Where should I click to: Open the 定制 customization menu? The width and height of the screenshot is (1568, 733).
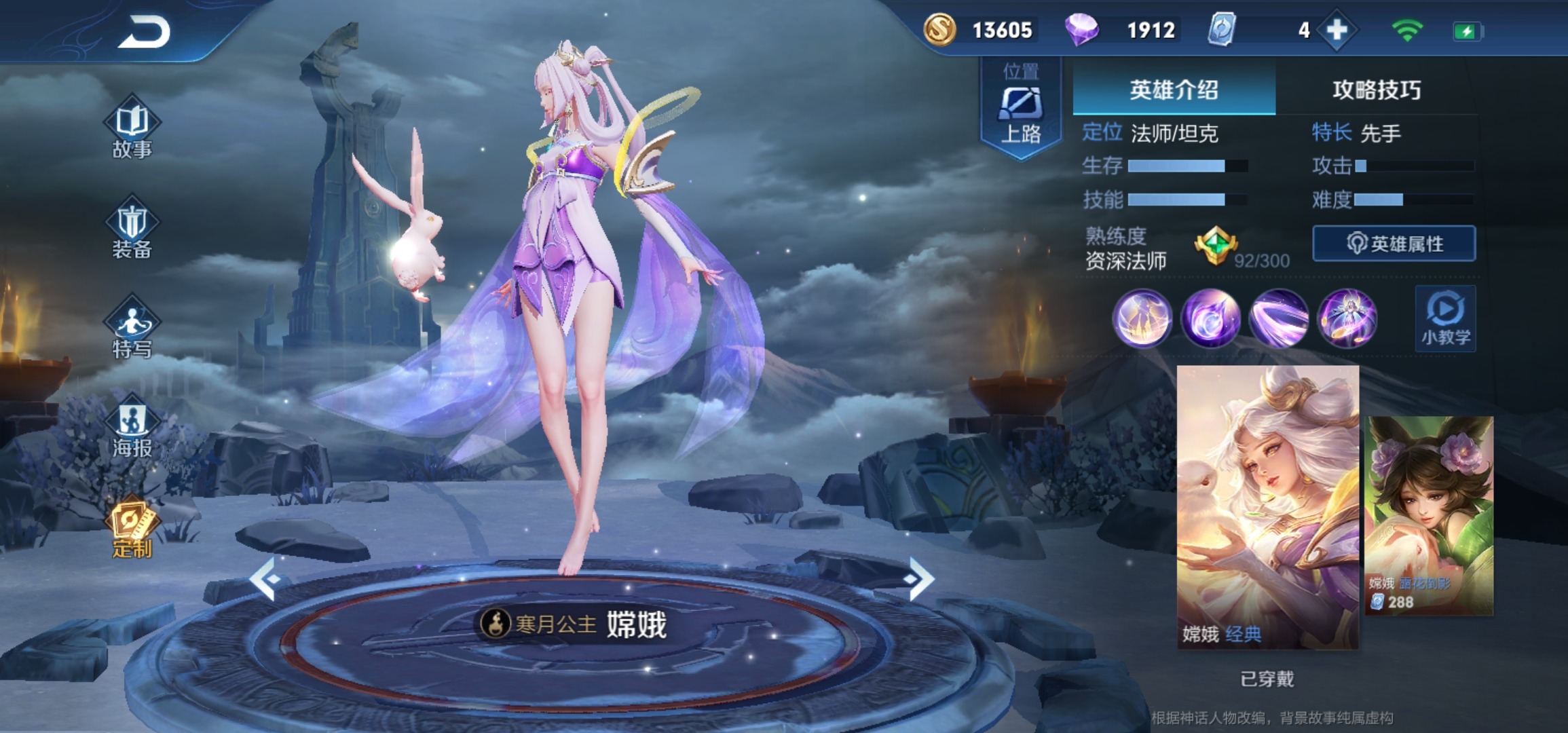(x=132, y=530)
